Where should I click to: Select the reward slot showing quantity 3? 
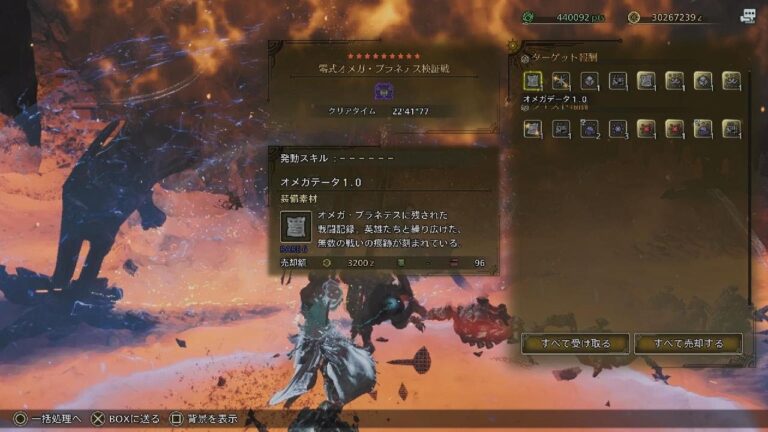point(618,128)
